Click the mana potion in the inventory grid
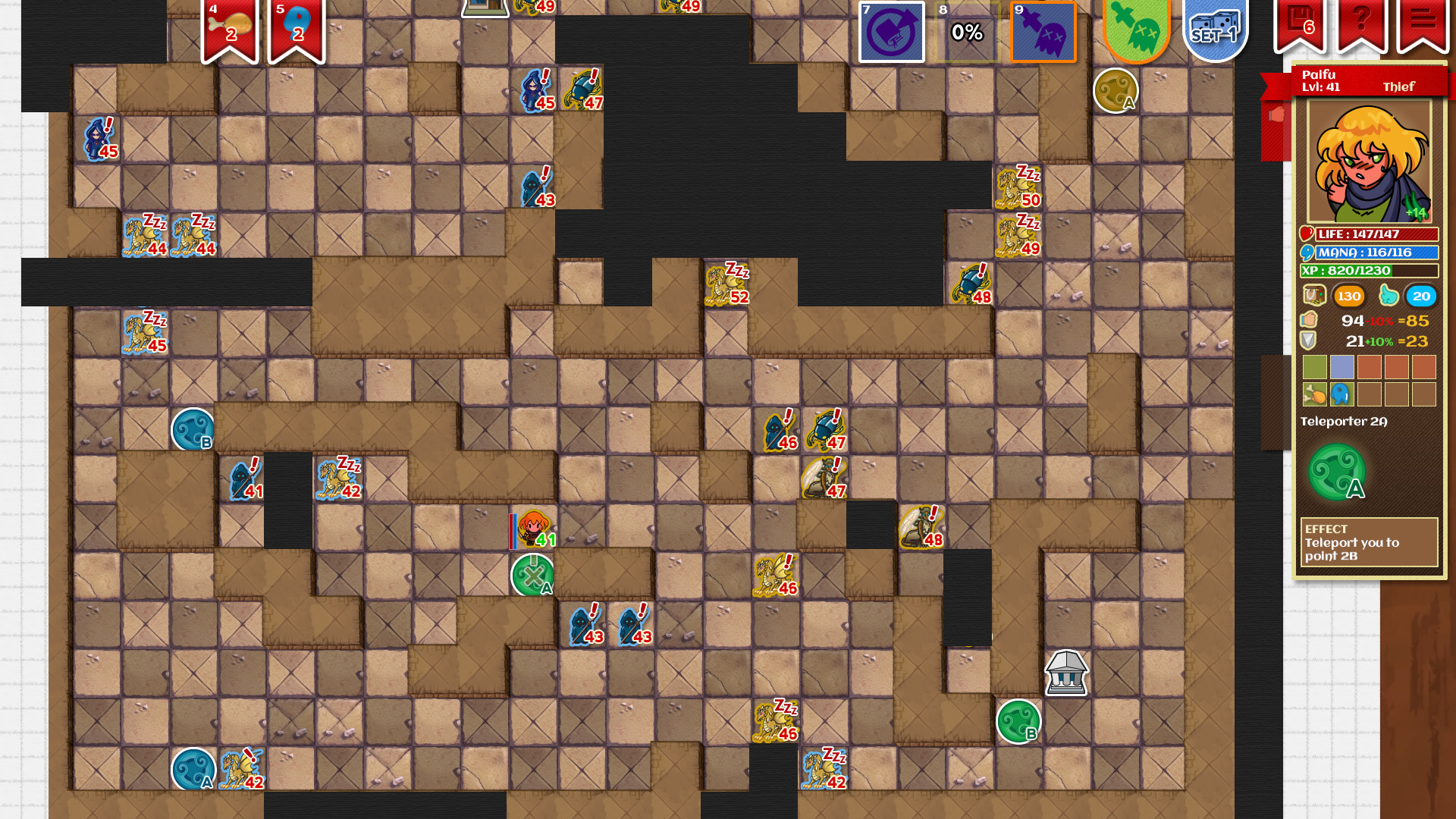The height and width of the screenshot is (819, 1456). click(x=1341, y=395)
